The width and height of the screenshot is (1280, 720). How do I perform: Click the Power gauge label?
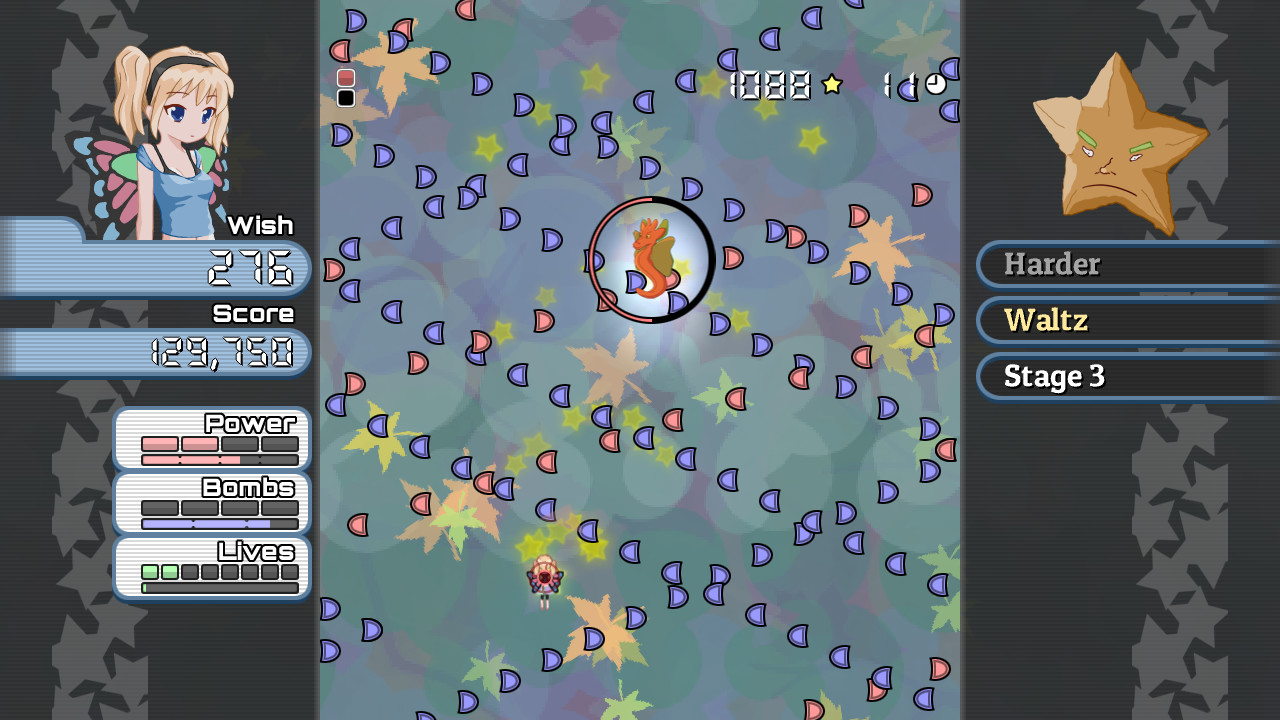pyautogui.click(x=252, y=423)
